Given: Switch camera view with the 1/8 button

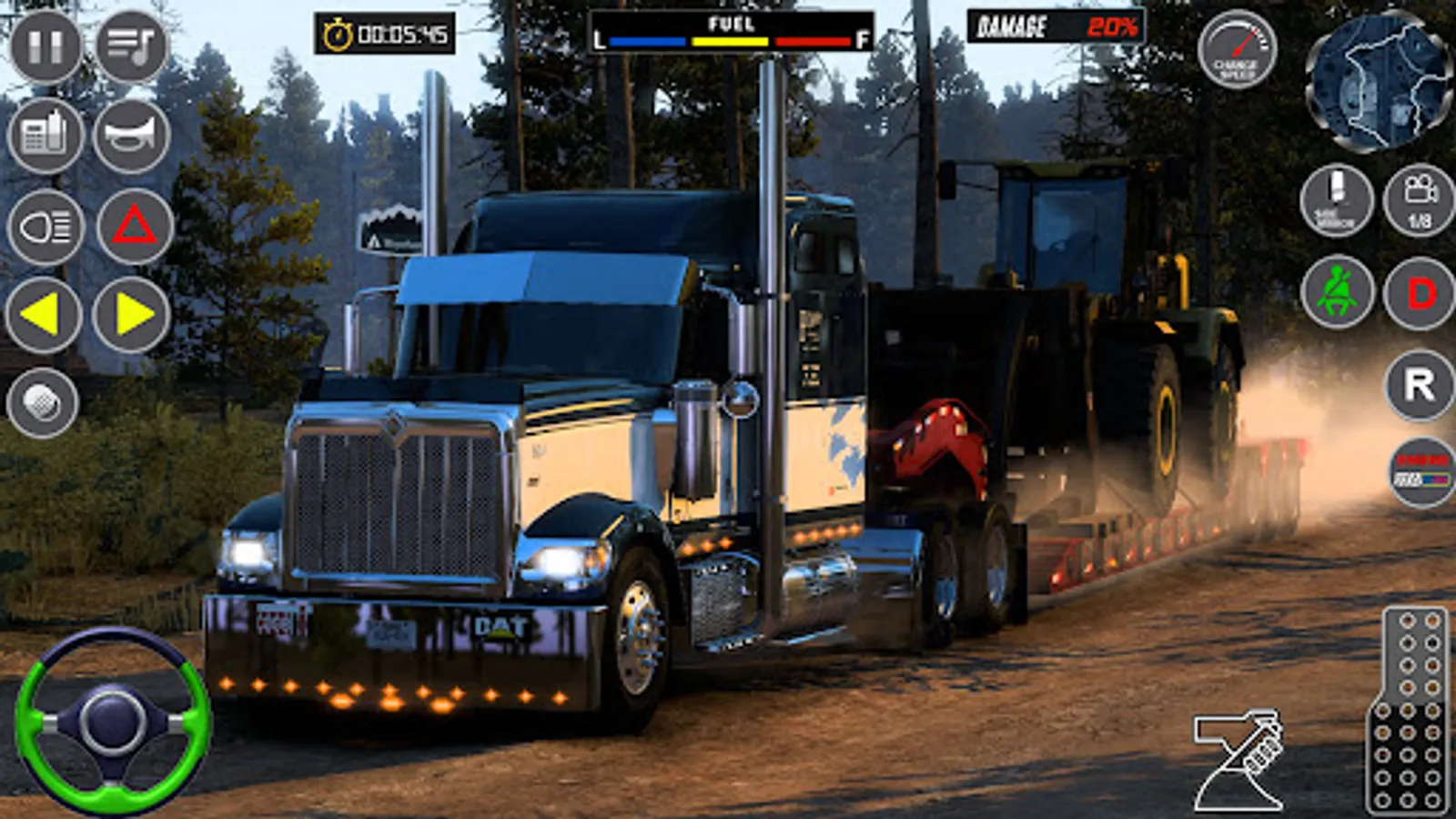Looking at the screenshot, I should tap(1420, 201).
